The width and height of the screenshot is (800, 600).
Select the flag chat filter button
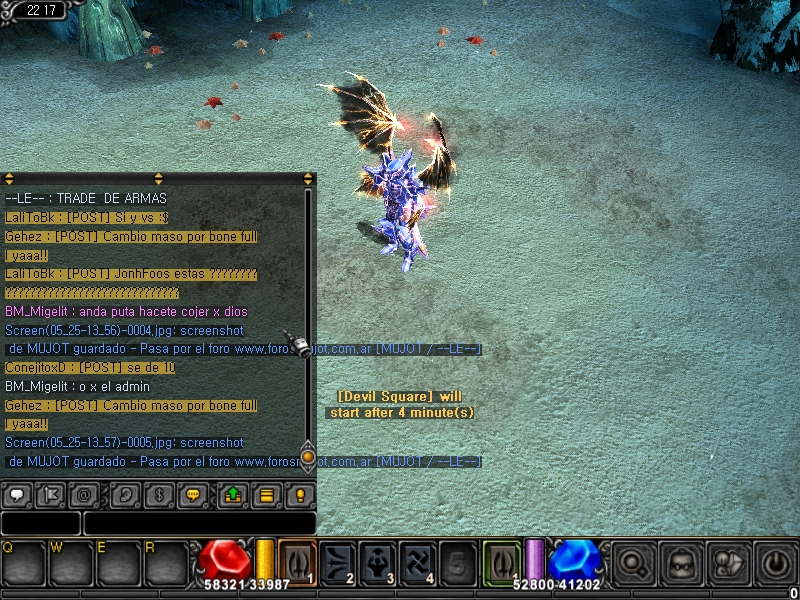pyautogui.click(x=52, y=495)
